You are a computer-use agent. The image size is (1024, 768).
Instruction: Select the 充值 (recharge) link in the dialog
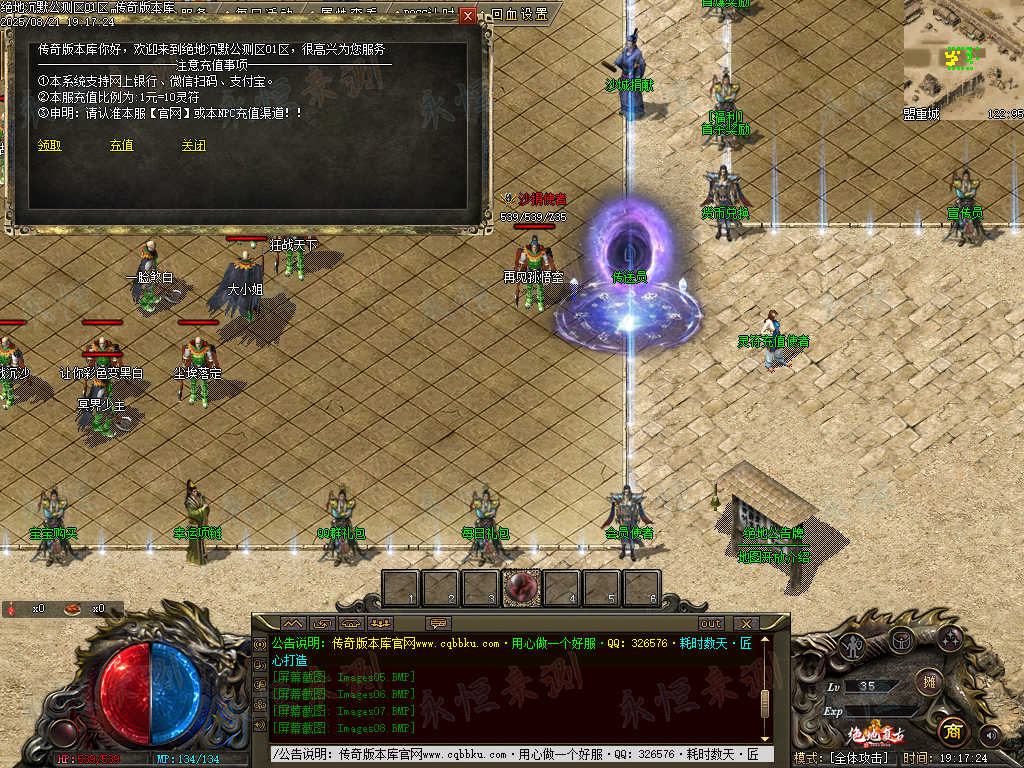[122, 145]
